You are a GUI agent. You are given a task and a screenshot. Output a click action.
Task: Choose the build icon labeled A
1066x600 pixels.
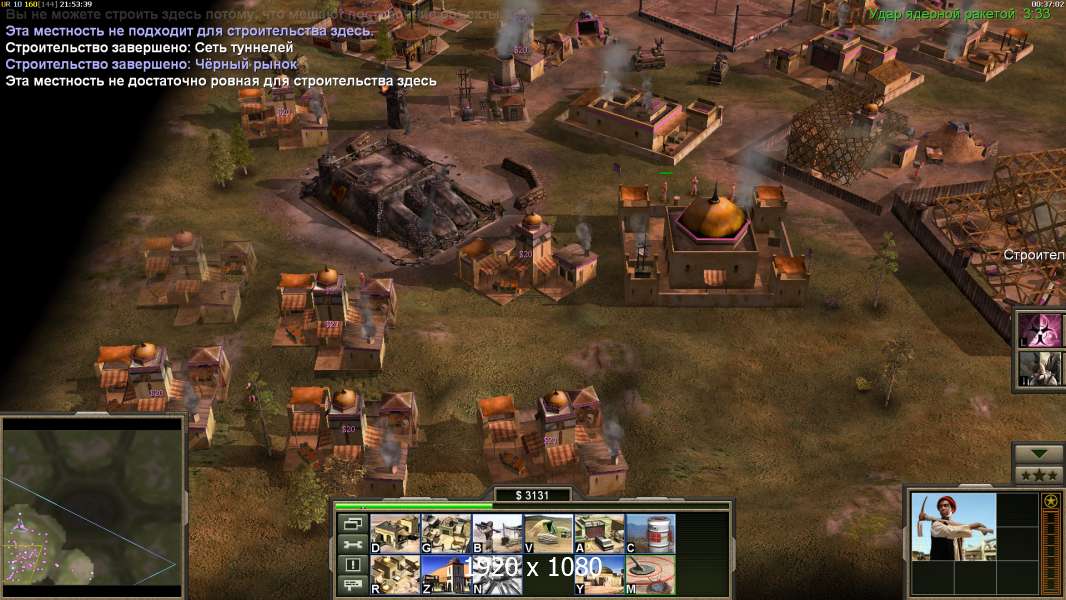coord(599,533)
